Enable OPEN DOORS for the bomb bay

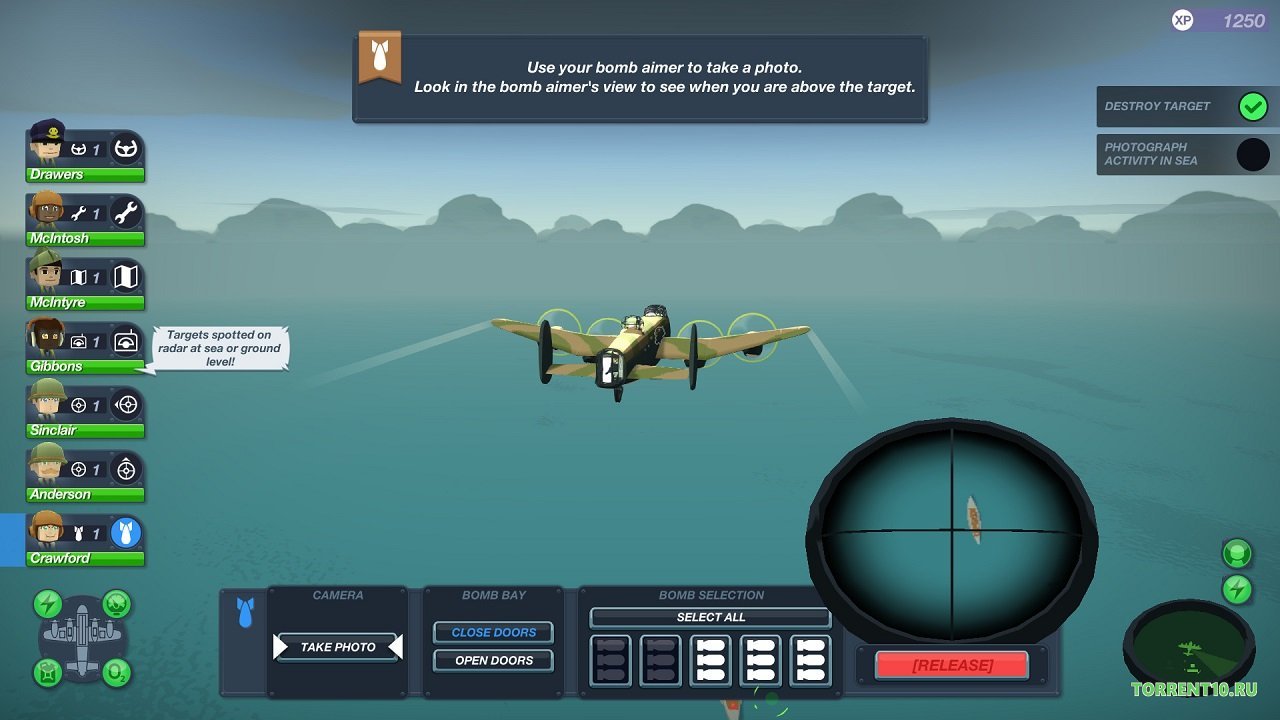point(493,660)
